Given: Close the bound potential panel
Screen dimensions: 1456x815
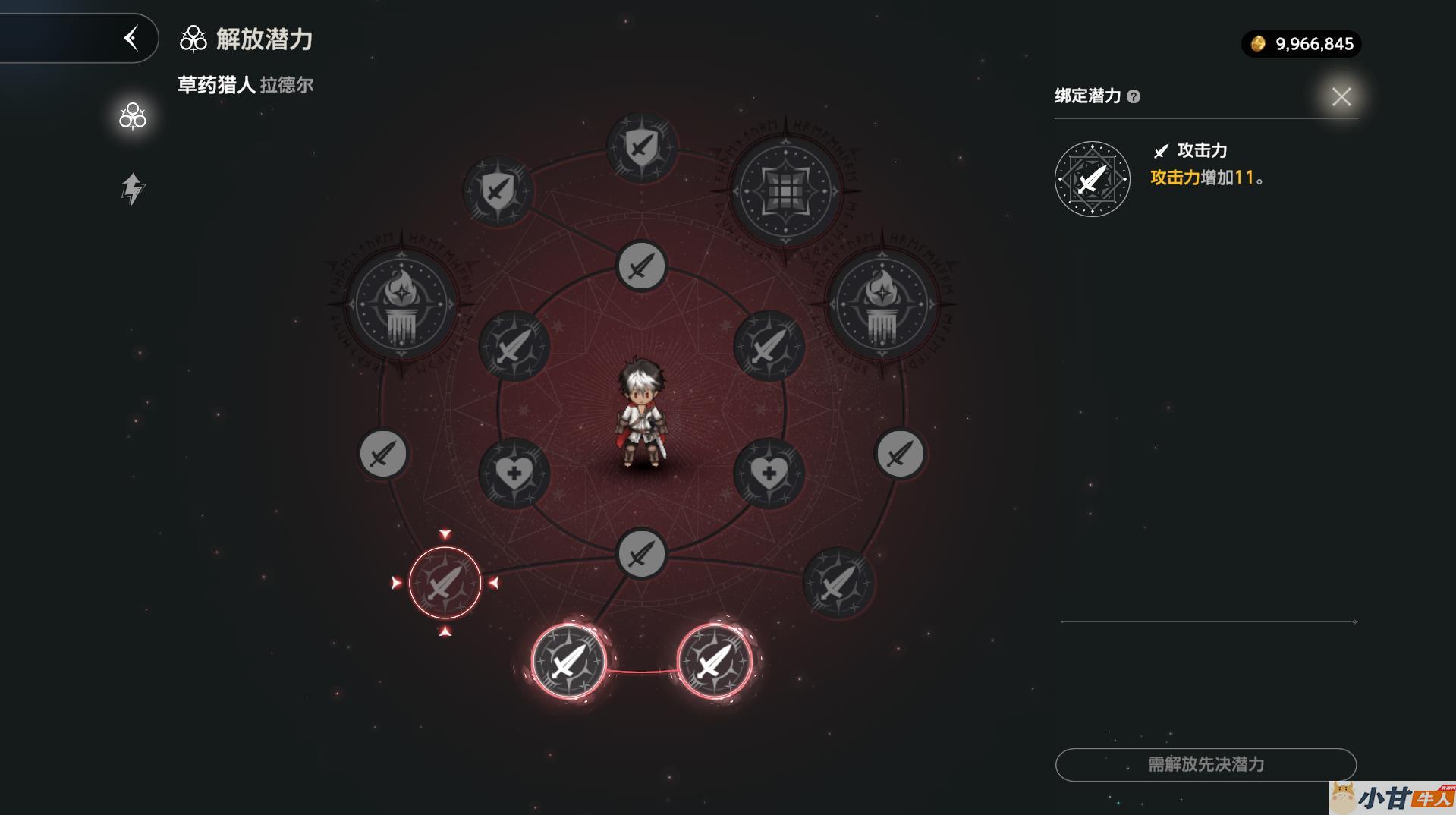Looking at the screenshot, I should [1341, 97].
